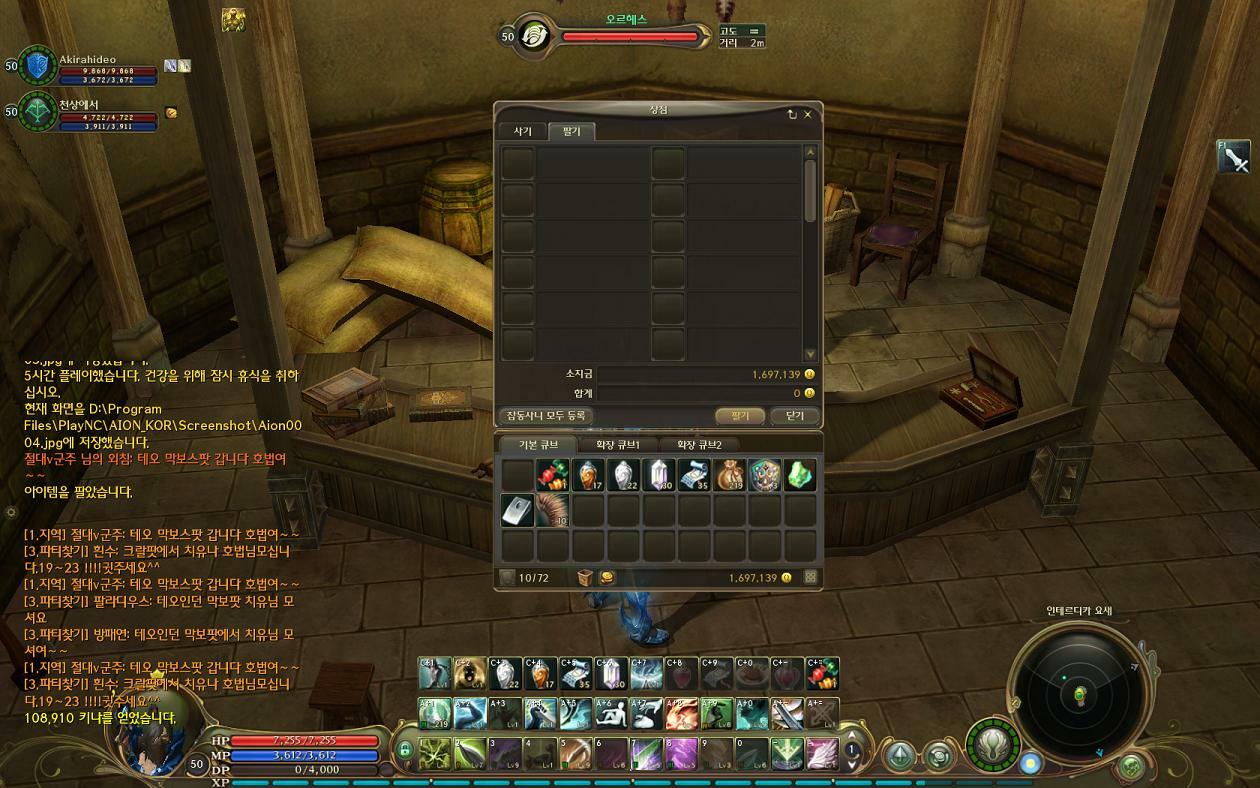The height and width of the screenshot is (788, 1260).
Task: Switch to the Buy (사기) tab
Action: pyautogui.click(x=522, y=132)
